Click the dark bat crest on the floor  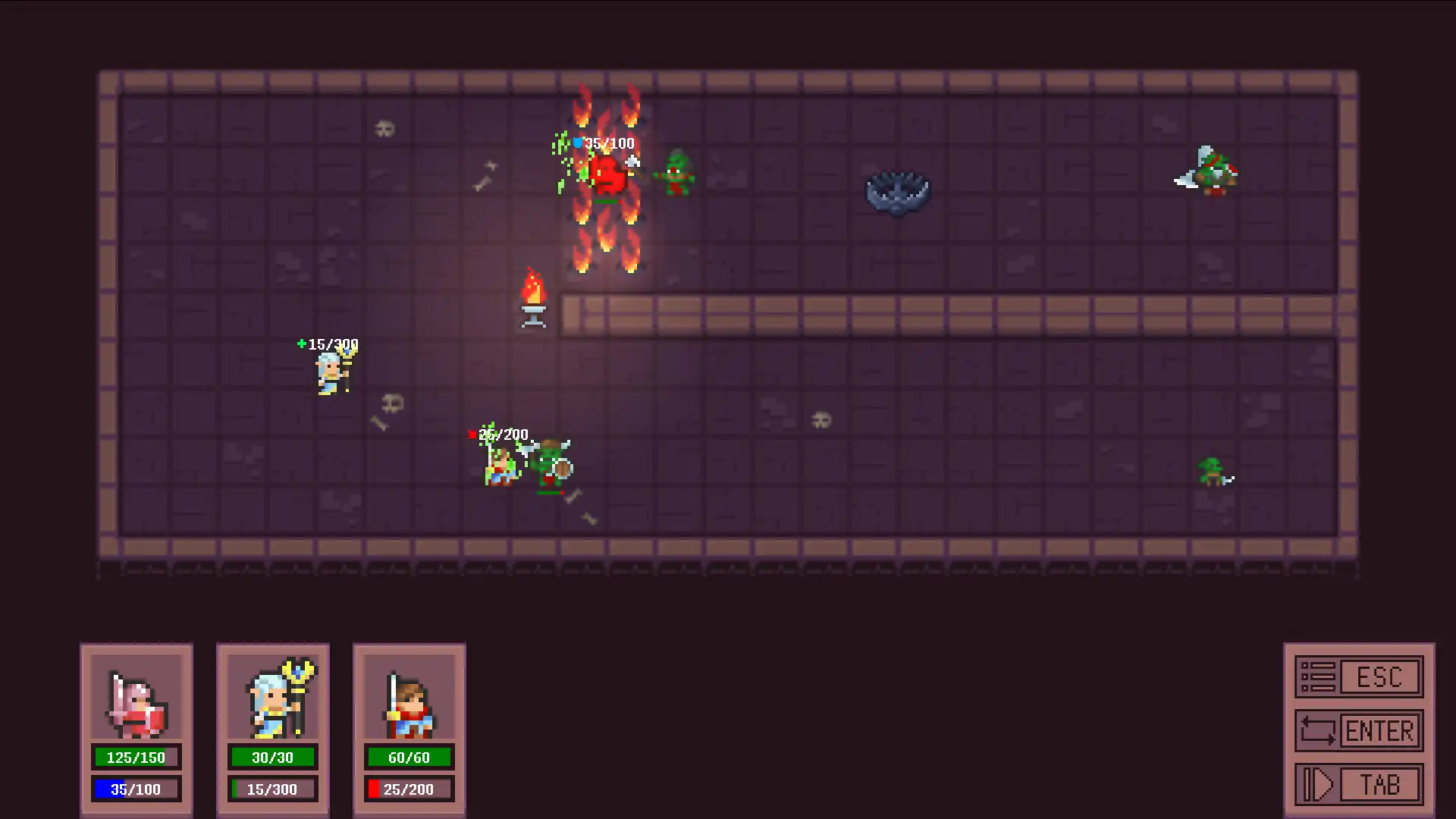(899, 191)
